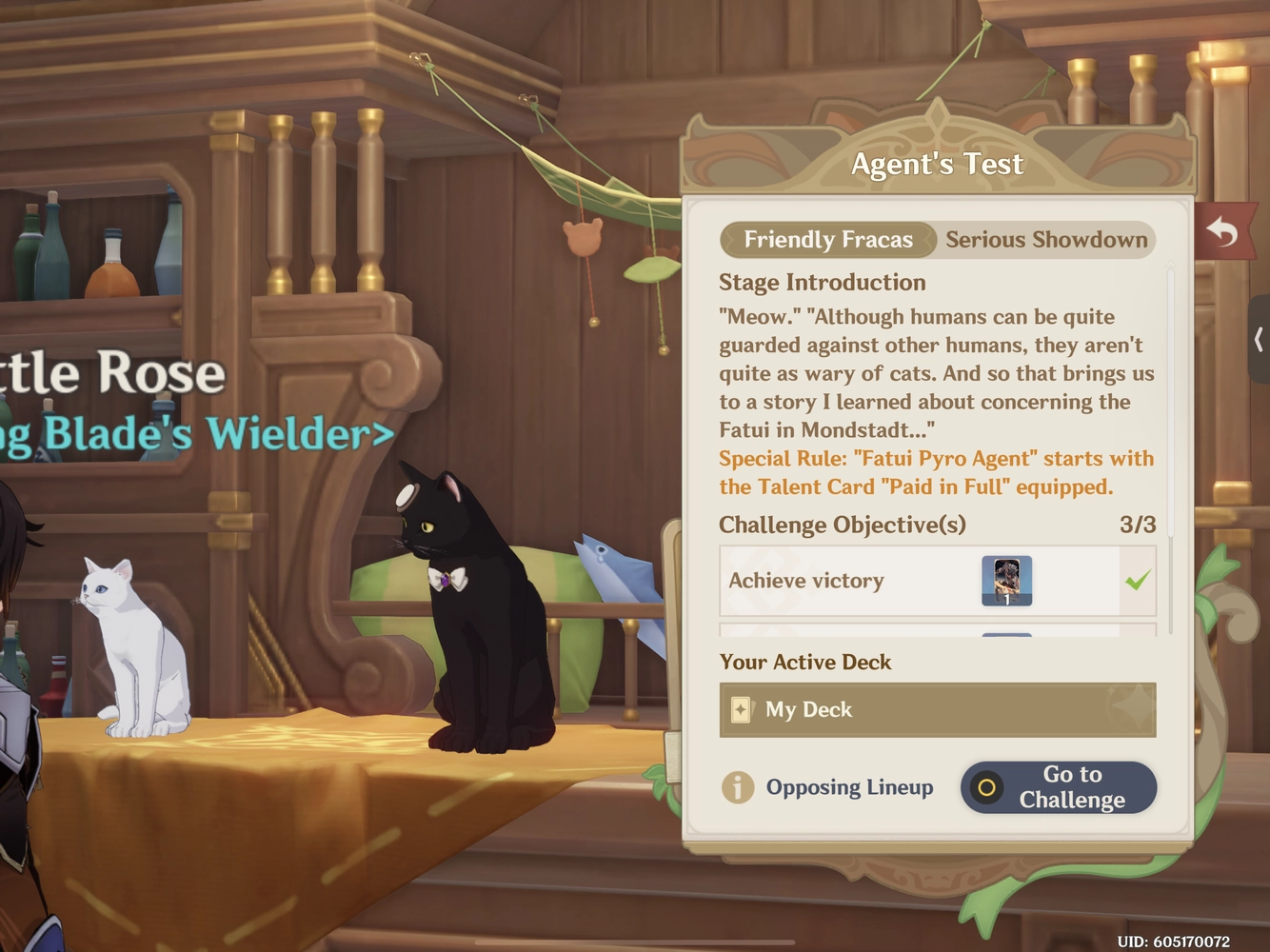Expand the side panel arrow tab
The height and width of the screenshot is (952, 1270).
(1259, 339)
